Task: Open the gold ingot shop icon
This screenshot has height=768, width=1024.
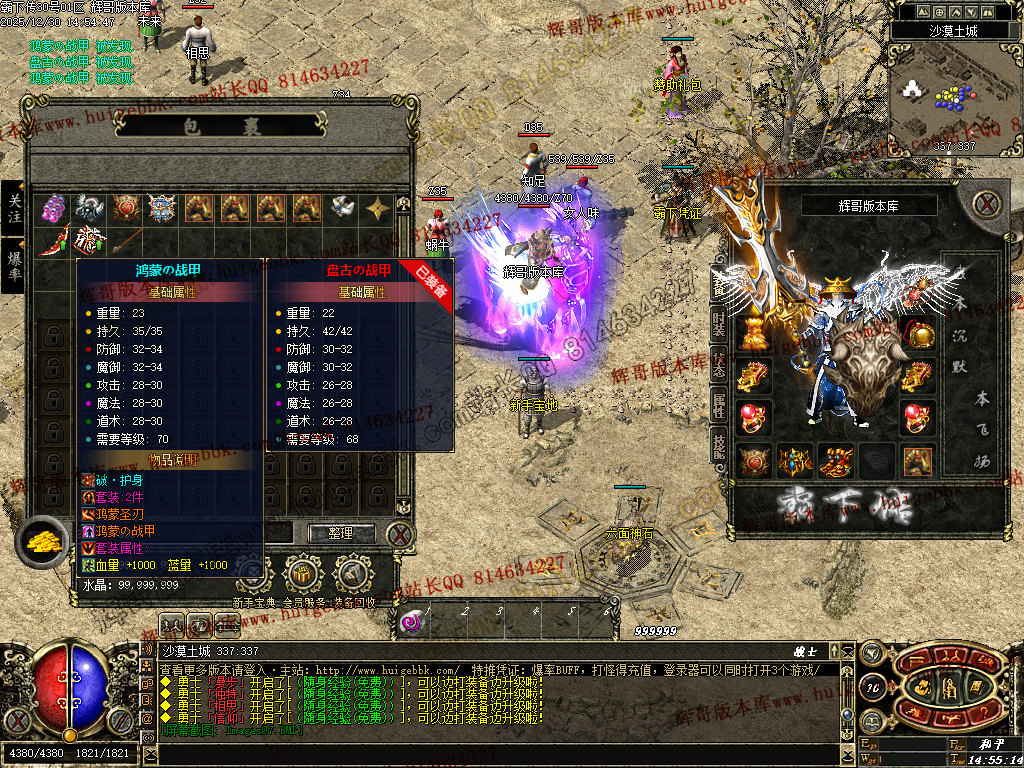Action: (x=41, y=541)
